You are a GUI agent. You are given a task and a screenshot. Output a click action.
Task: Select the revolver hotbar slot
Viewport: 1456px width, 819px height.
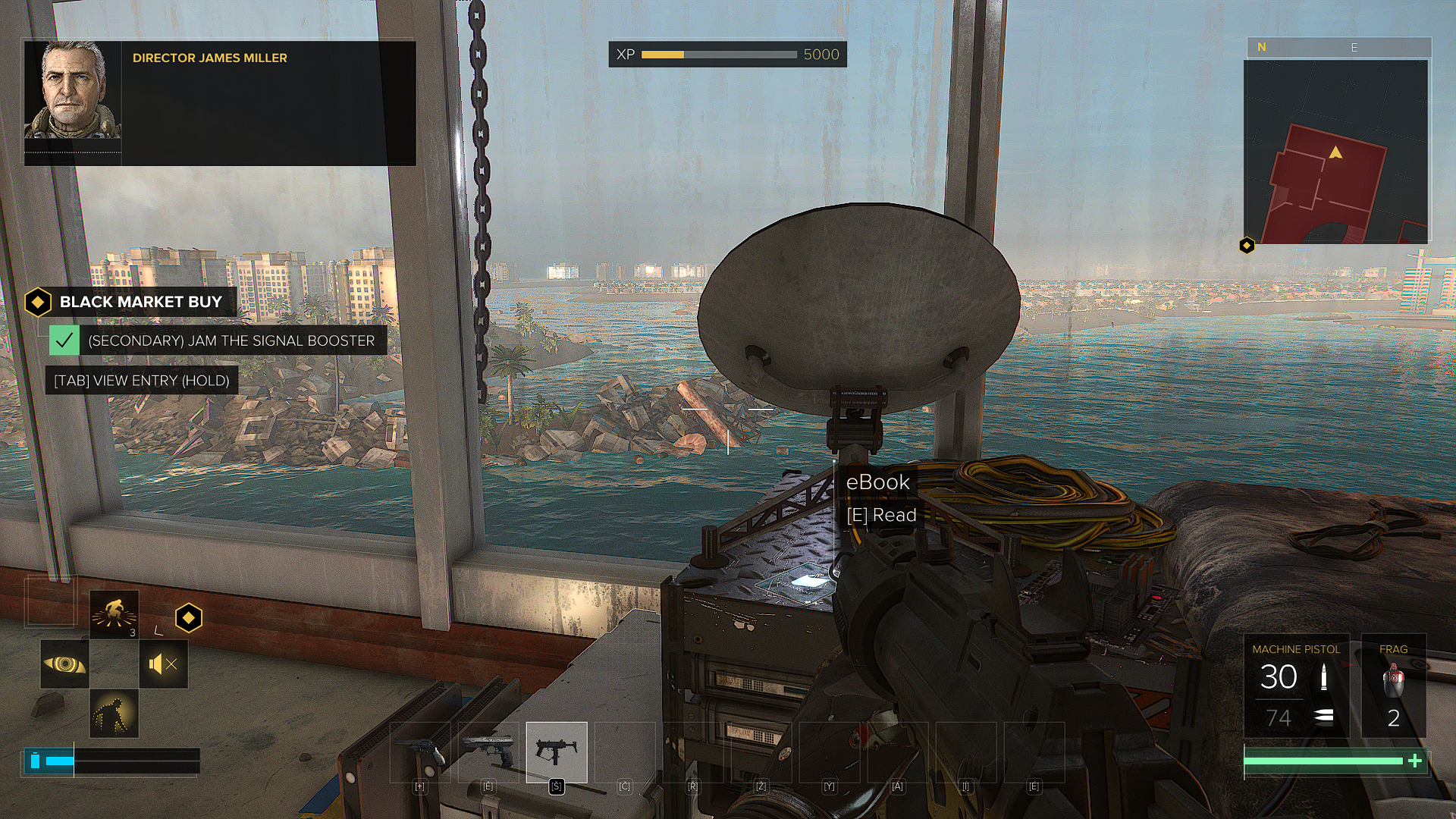[x=419, y=752]
